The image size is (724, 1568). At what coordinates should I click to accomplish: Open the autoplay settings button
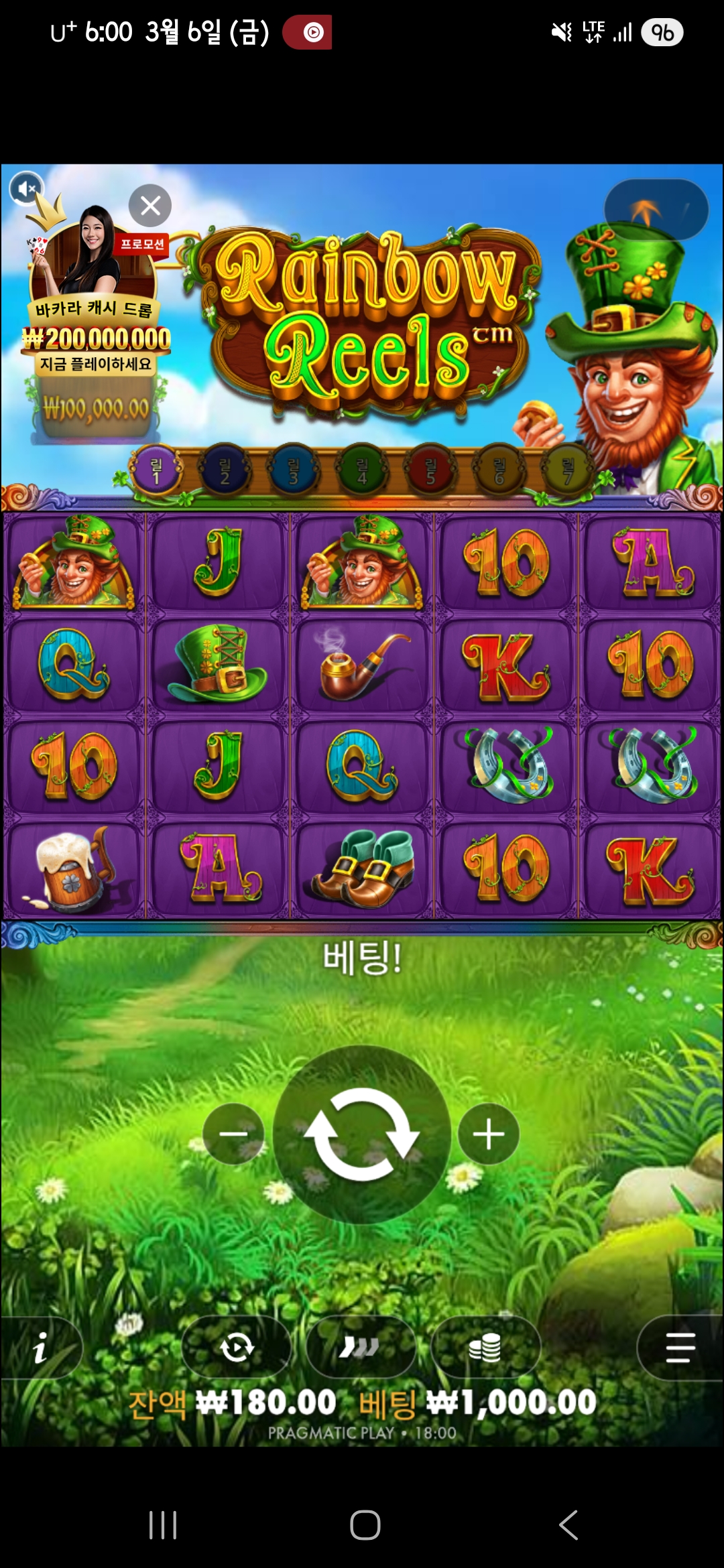pos(237,1348)
